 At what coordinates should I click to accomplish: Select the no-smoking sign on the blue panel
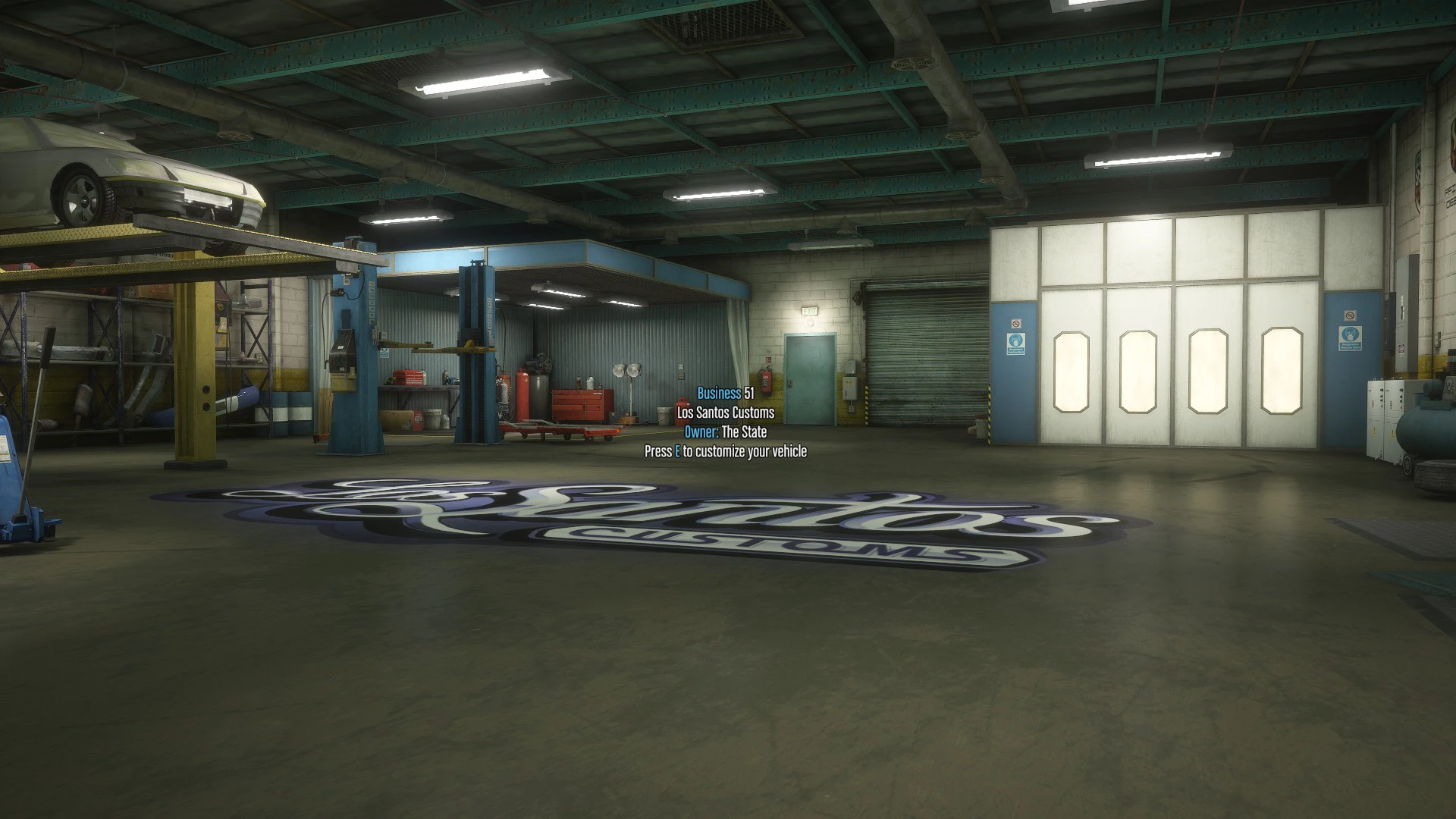(1016, 323)
